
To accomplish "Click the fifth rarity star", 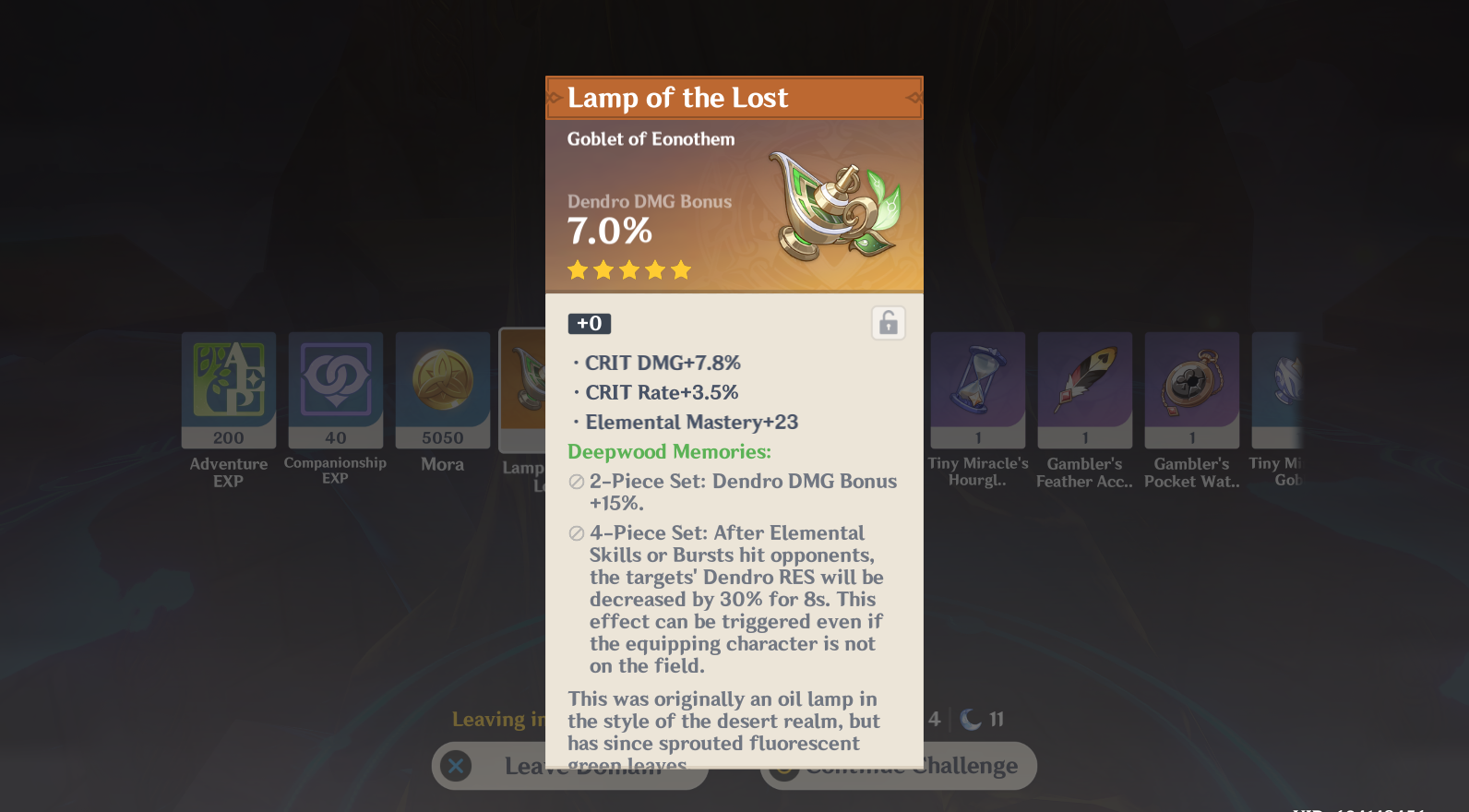I will (680, 269).
